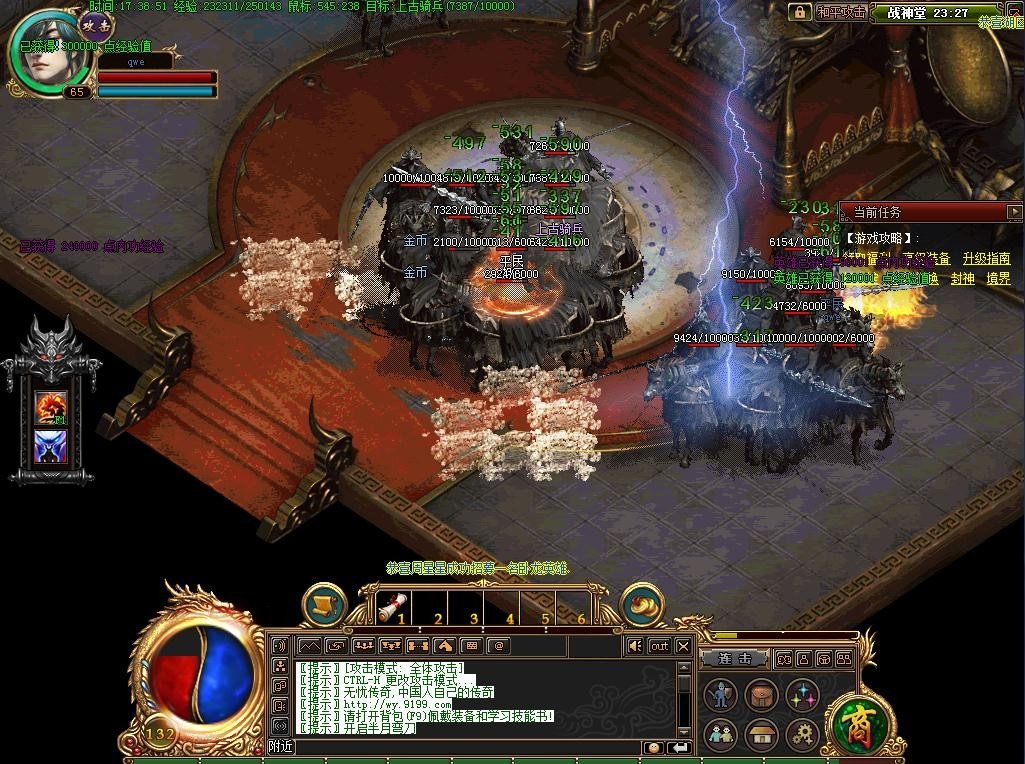Open the settings gear icon
This screenshot has height=764, width=1025.
point(803,736)
